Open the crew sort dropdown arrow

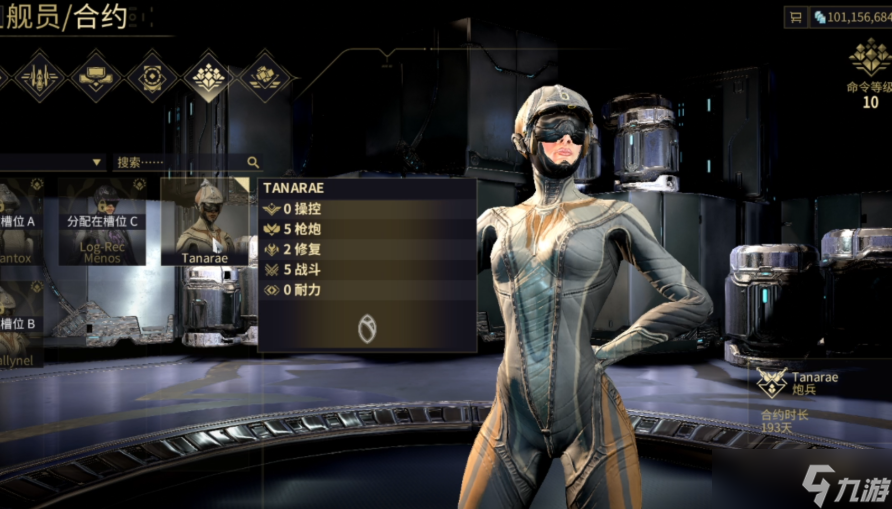coord(97,162)
